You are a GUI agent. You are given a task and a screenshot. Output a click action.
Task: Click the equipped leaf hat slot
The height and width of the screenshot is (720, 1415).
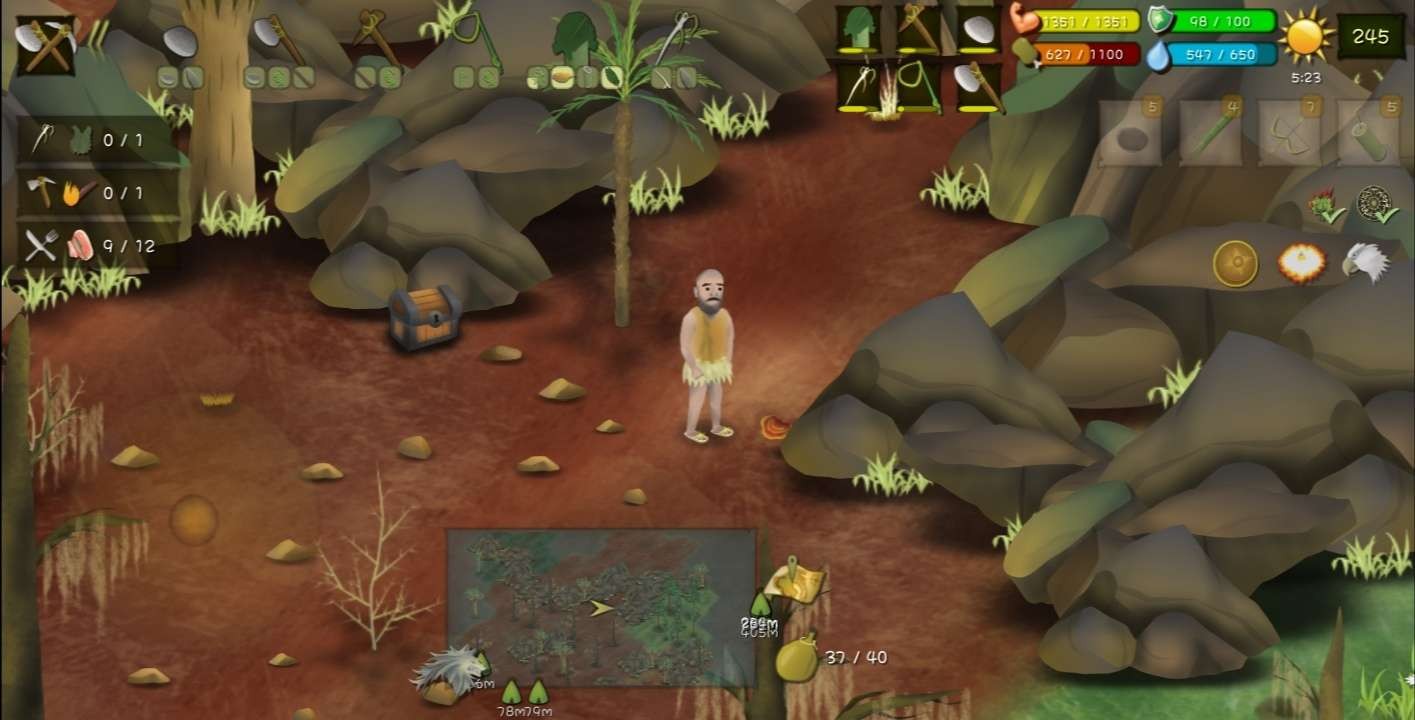(859, 28)
